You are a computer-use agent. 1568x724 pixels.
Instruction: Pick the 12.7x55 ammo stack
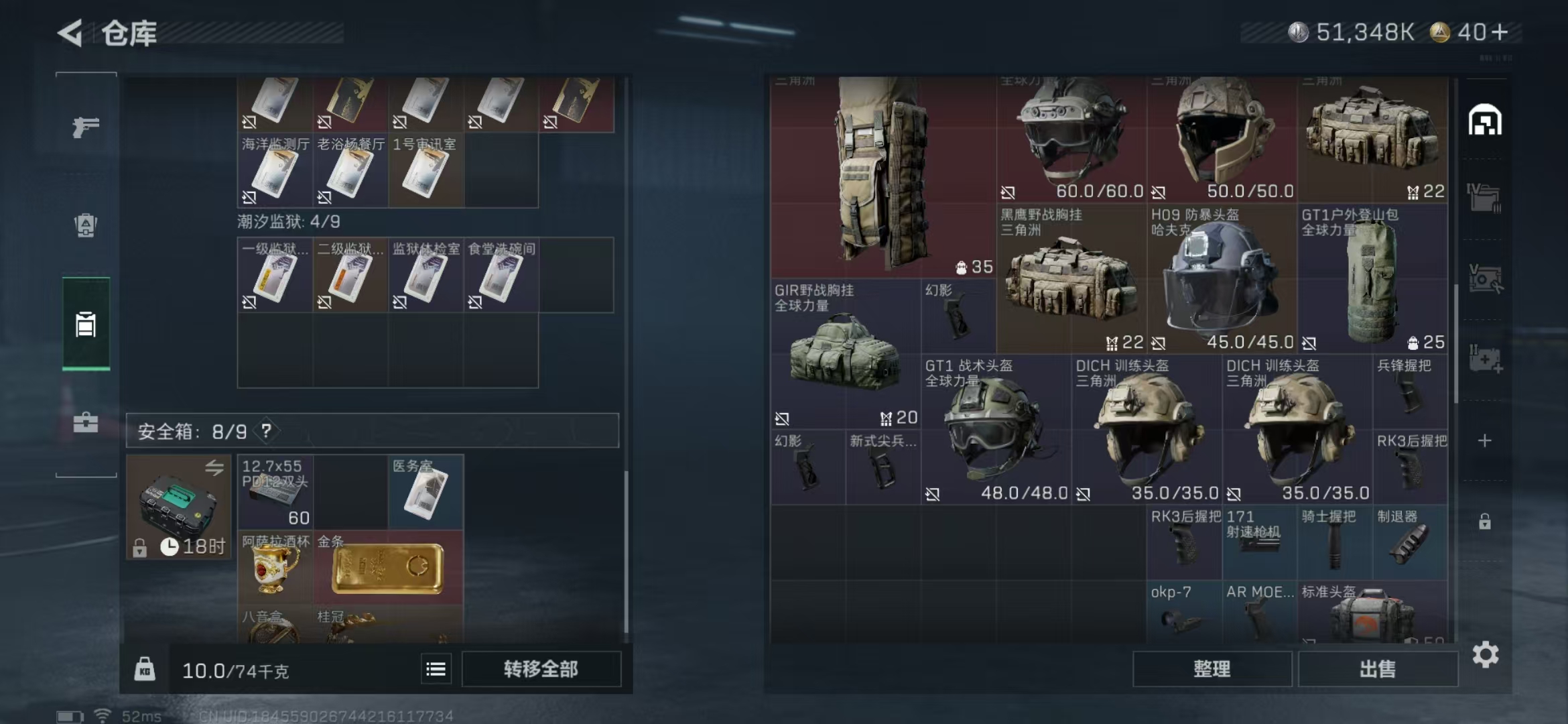tap(275, 493)
